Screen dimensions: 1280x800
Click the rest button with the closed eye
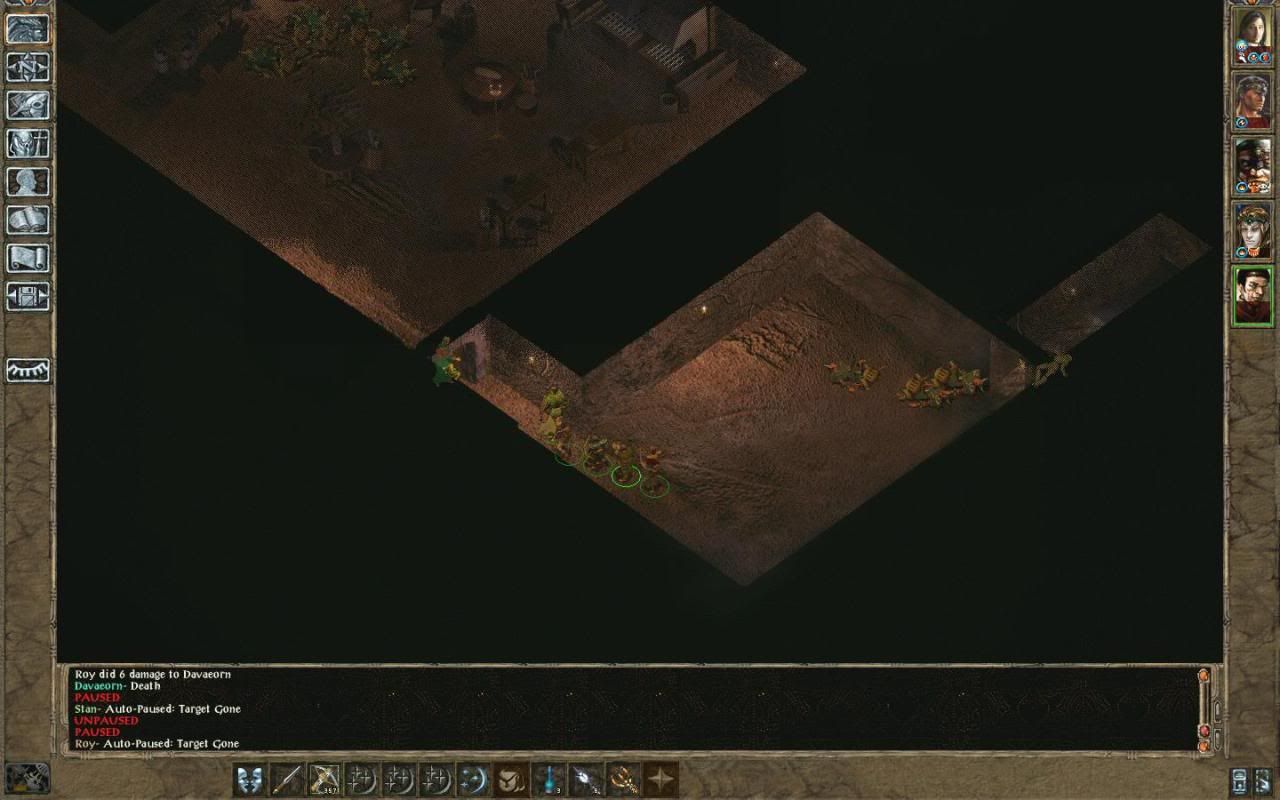27,370
